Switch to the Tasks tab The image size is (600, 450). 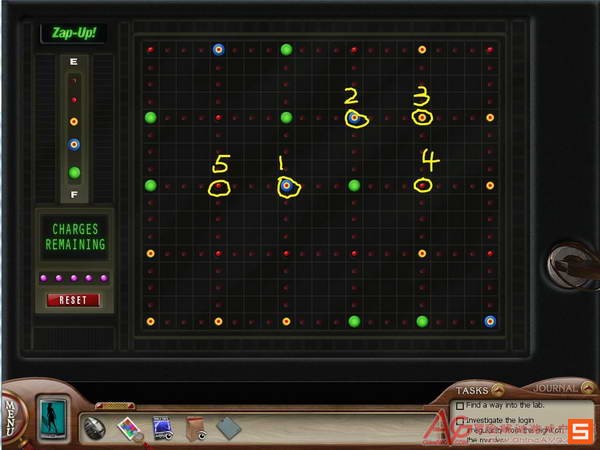473,390
